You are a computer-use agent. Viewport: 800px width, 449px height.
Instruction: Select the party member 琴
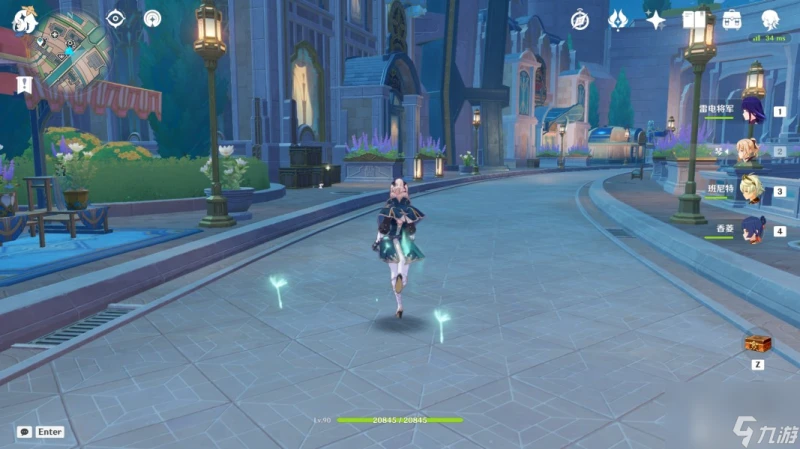pos(752,151)
